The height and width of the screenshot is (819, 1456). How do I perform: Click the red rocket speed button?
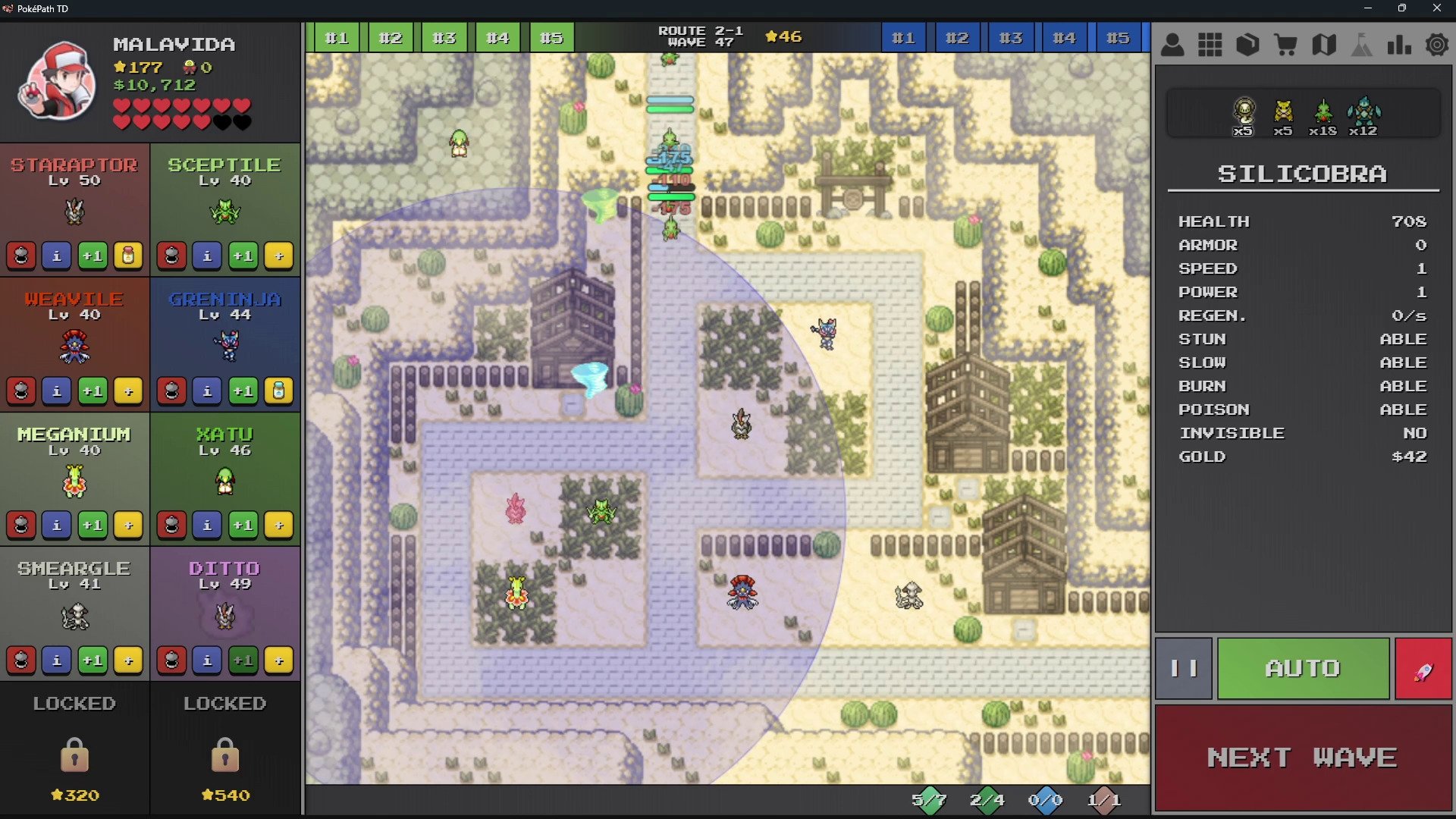(x=1423, y=668)
